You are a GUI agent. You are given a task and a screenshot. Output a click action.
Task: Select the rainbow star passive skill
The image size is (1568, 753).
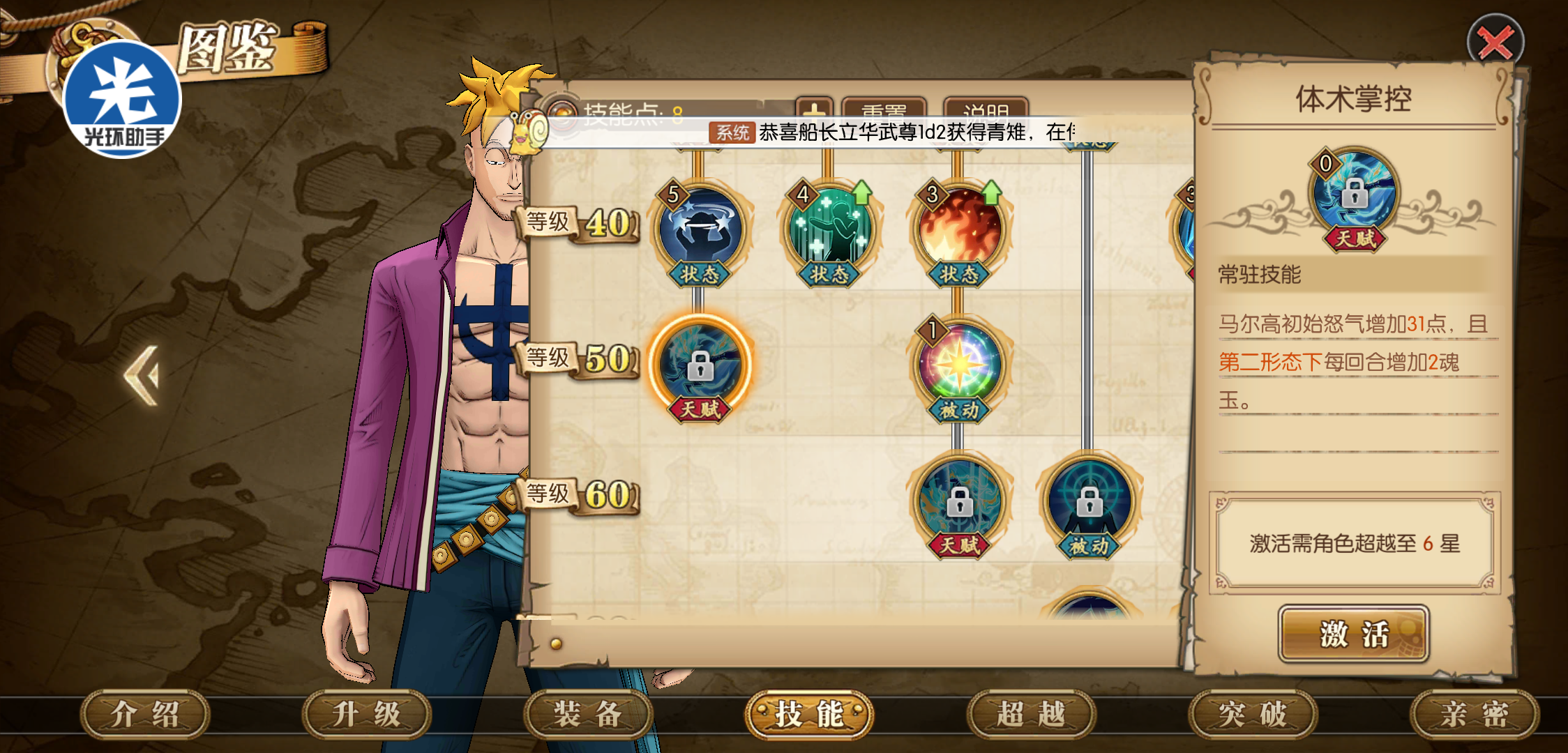959,365
